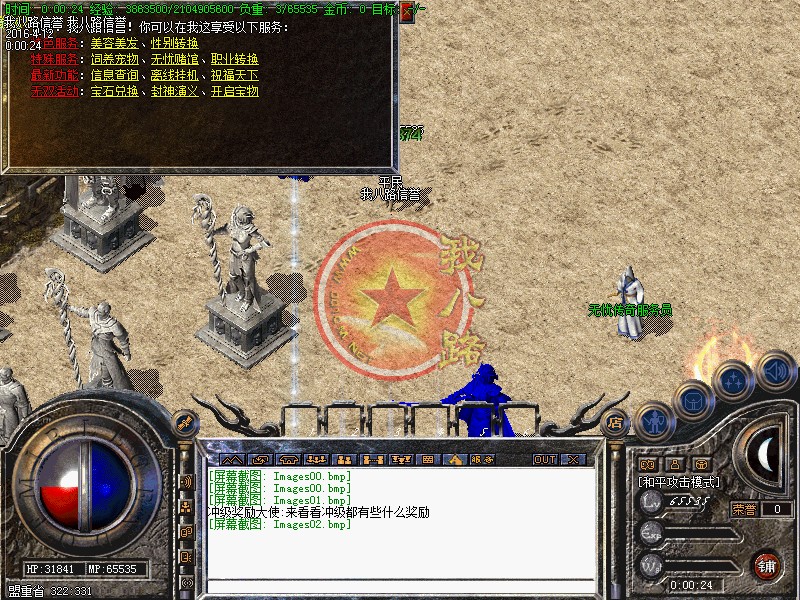
Task: Click the red 铺 stall button
Action: coord(767,565)
